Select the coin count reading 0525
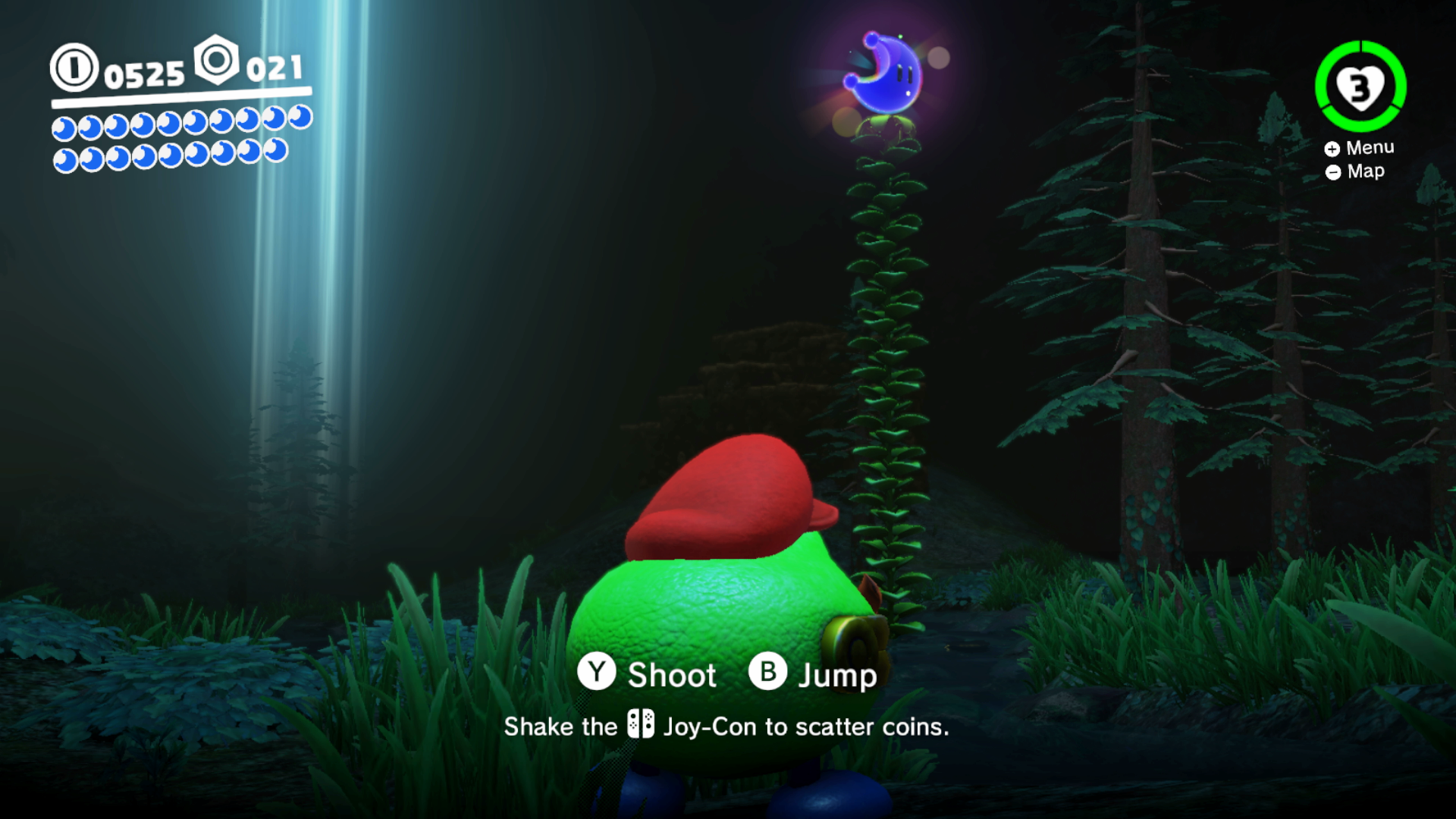The image size is (1456, 819). click(x=144, y=74)
